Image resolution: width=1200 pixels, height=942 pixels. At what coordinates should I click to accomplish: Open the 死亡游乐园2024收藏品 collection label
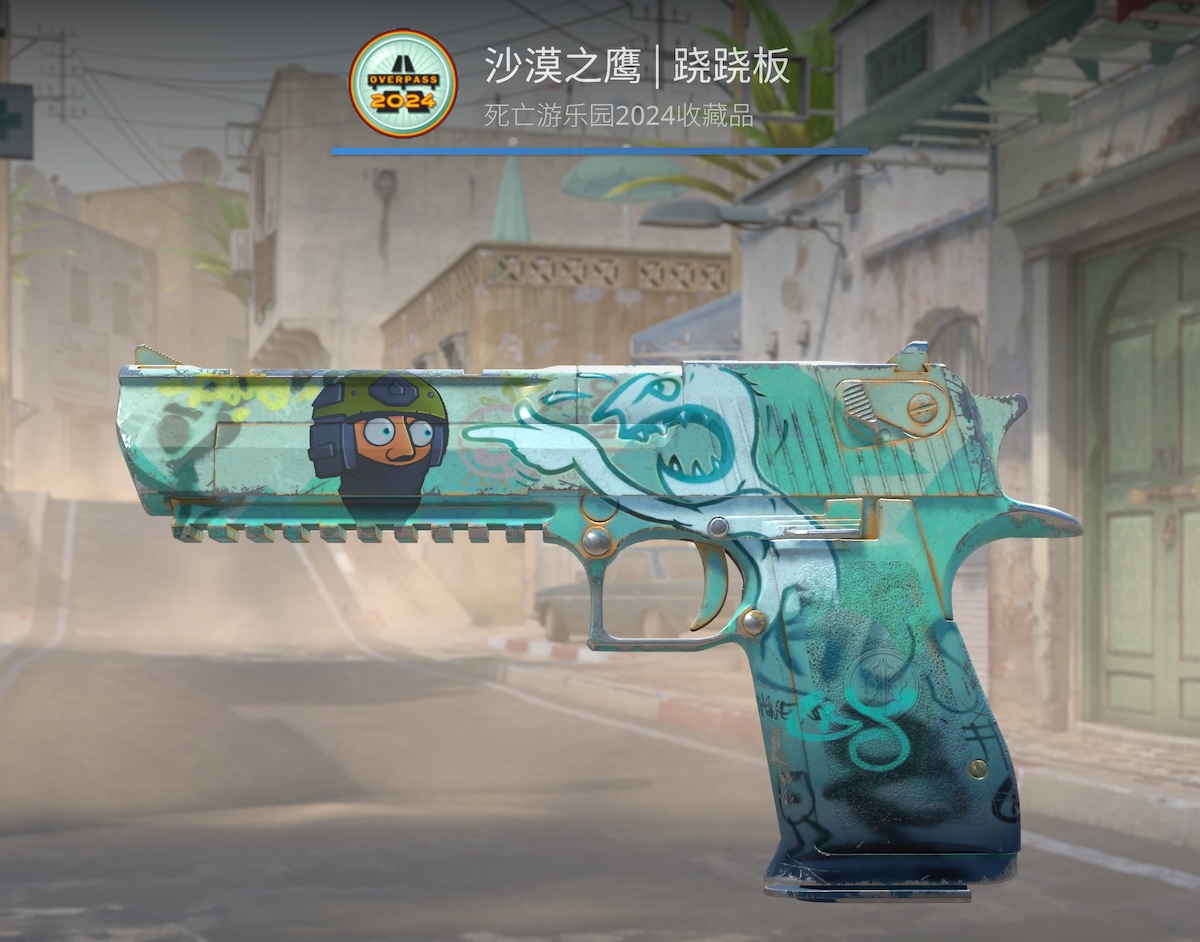pyautogui.click(x=618, y=116)
